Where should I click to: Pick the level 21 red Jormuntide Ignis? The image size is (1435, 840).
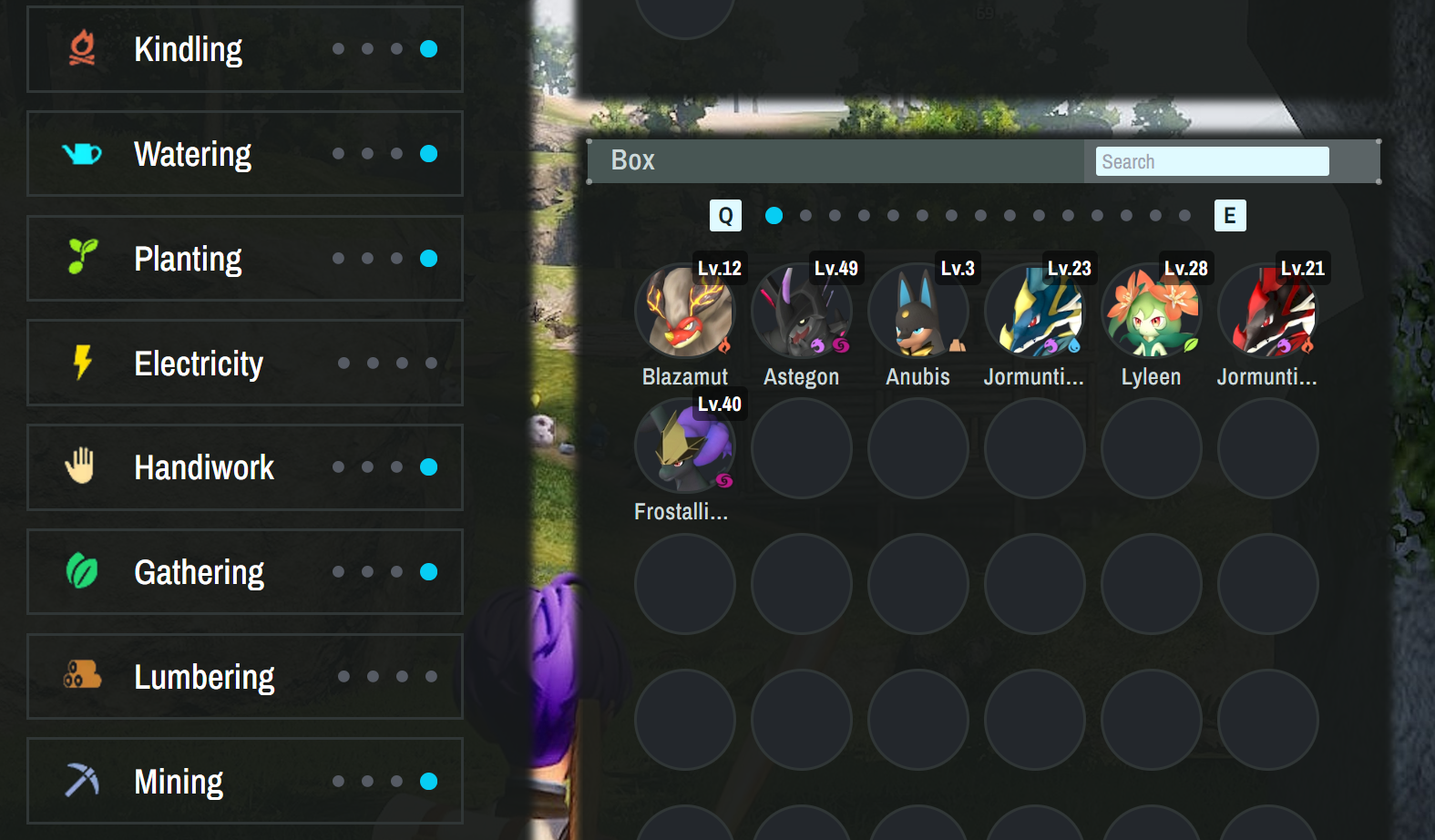pos(1268,312)
